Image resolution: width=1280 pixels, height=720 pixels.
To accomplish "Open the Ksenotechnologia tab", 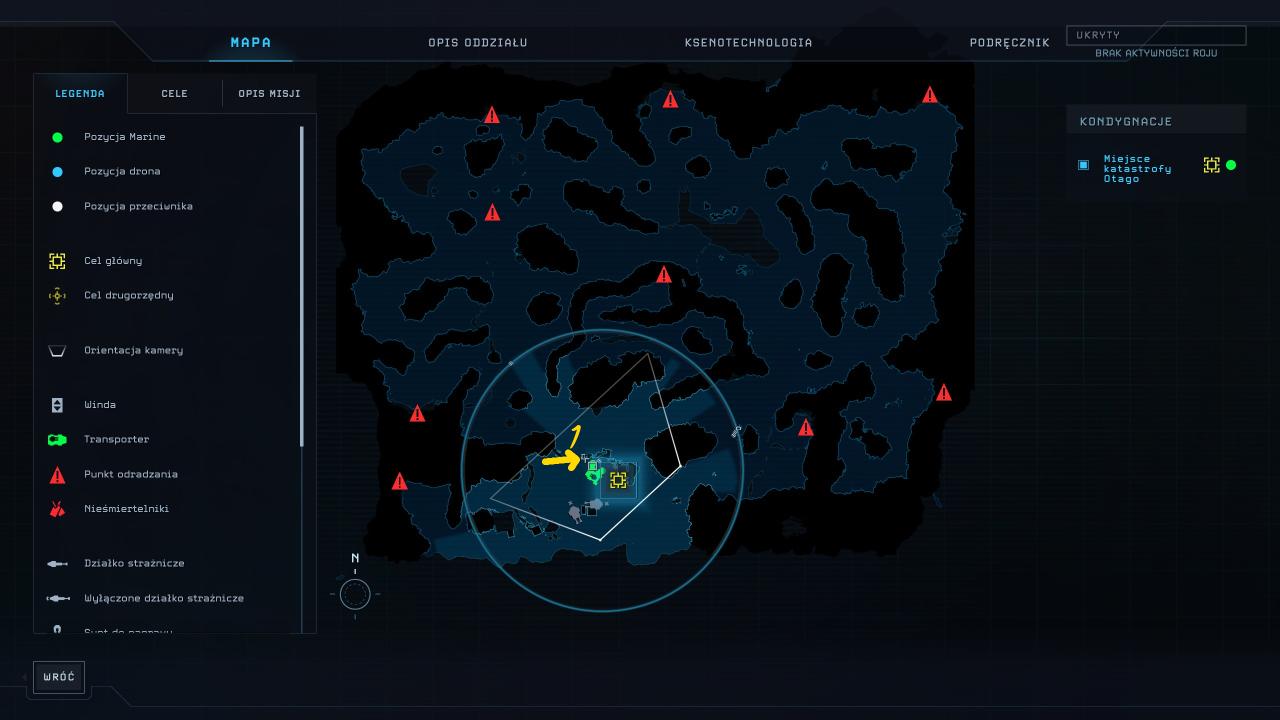I will coord(748,43).
